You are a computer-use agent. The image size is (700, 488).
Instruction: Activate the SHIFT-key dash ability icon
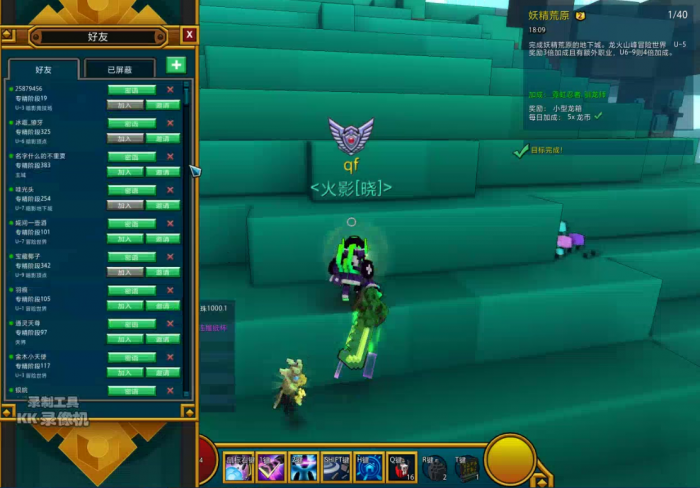pyautogui.click(x=334, y=466)
